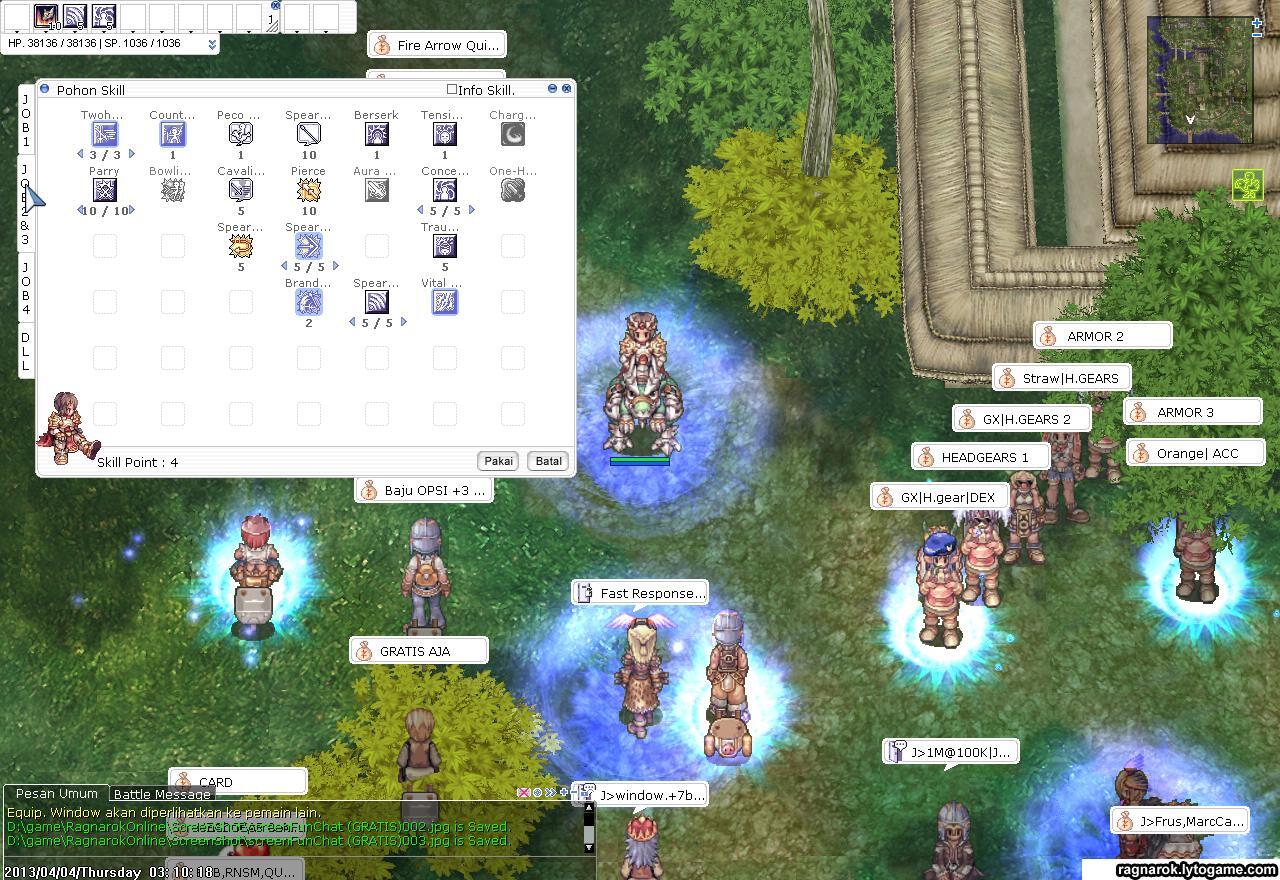Select the Vital skill icon
The image size is (1280, 880).
[x=444, y=303]
